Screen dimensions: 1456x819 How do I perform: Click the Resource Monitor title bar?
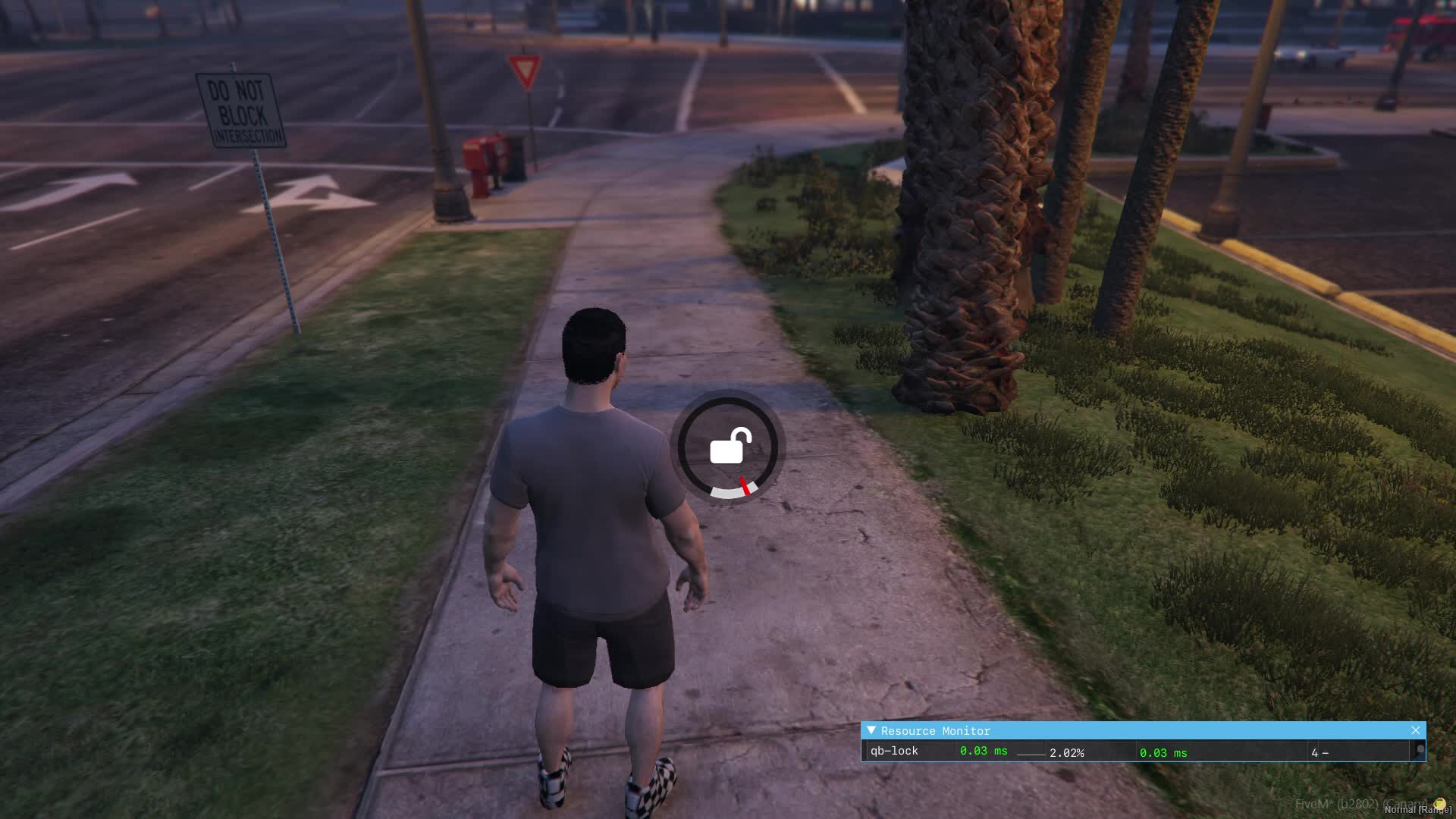pos(1137,730)
